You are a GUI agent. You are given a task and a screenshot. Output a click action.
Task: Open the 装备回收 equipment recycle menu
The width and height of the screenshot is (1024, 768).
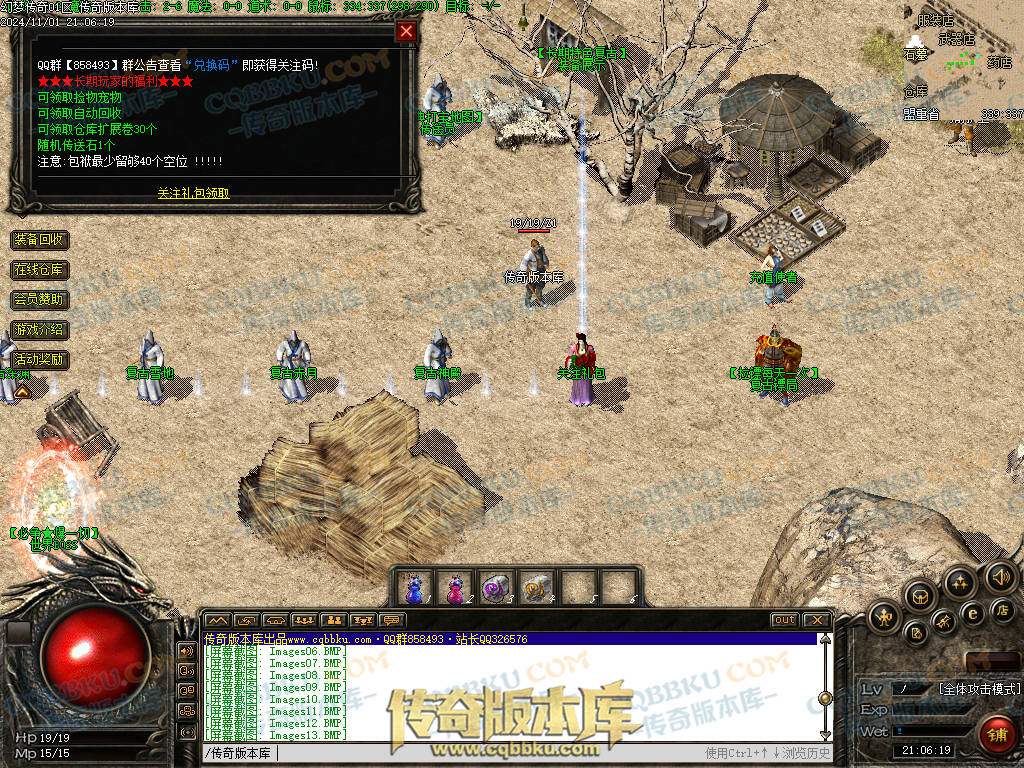(39, 240)
